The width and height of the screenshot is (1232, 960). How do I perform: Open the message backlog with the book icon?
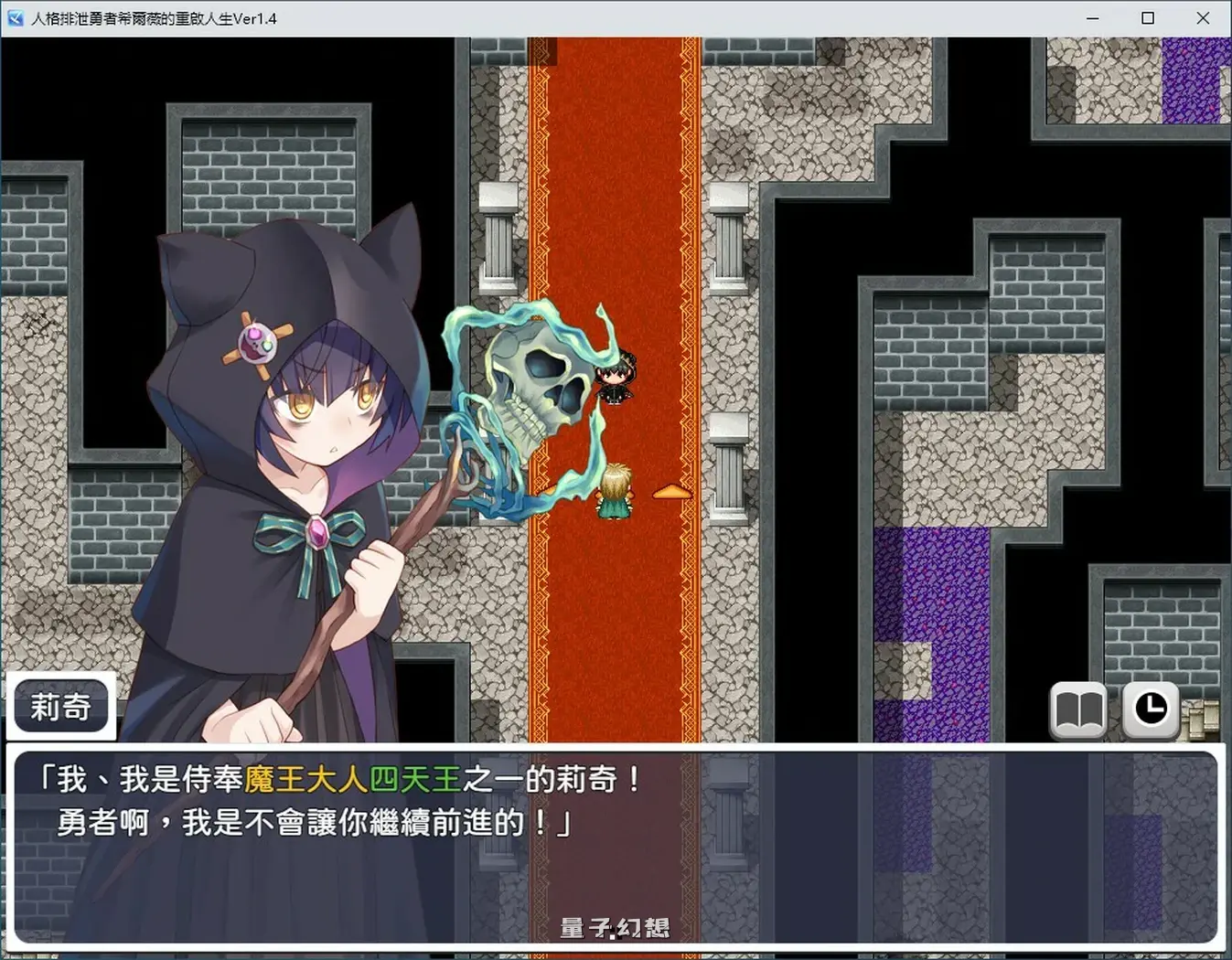(x=1079, y=708)
